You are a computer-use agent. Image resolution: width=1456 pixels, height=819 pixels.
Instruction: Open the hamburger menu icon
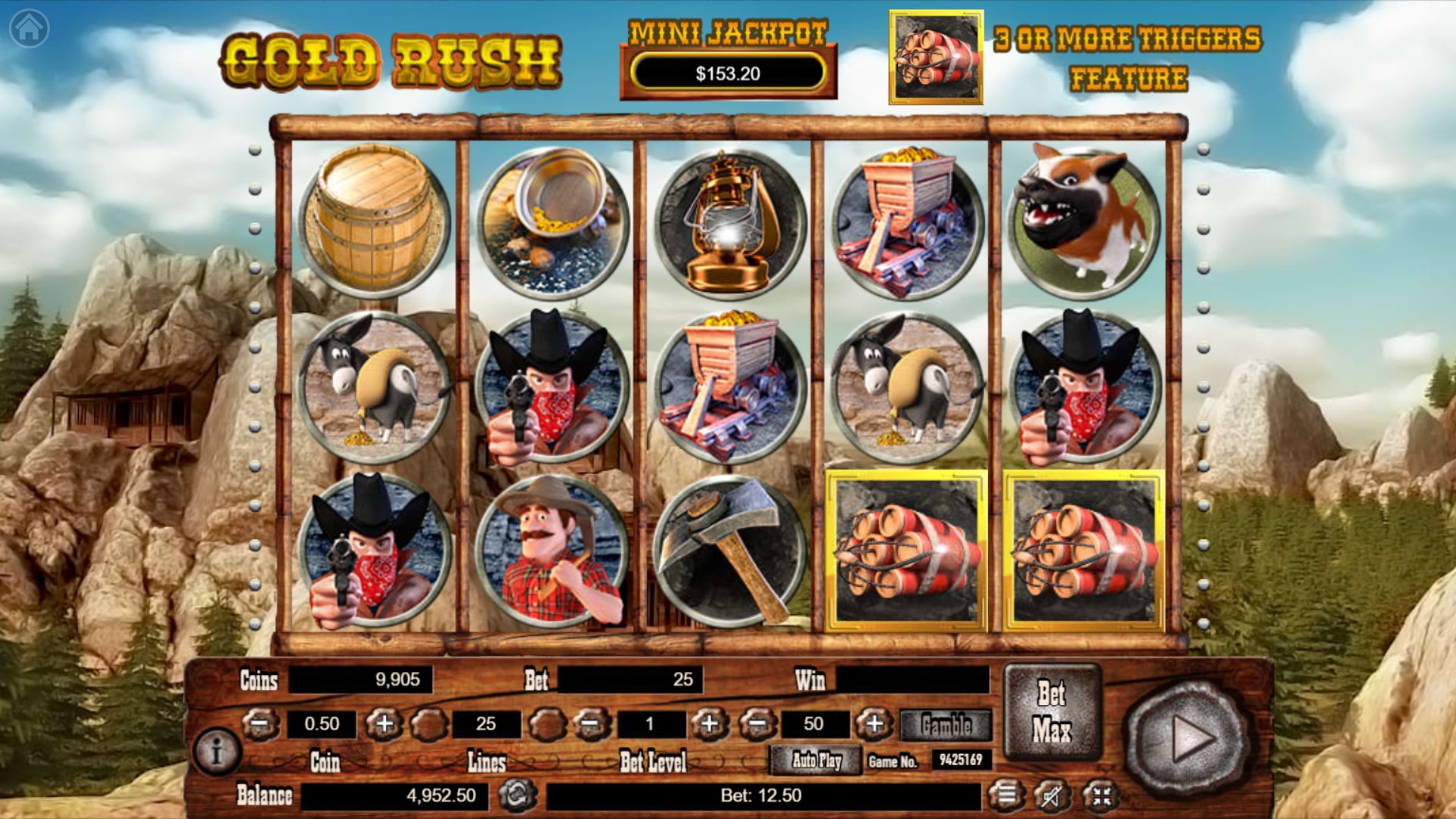[x=1006, y=795]
